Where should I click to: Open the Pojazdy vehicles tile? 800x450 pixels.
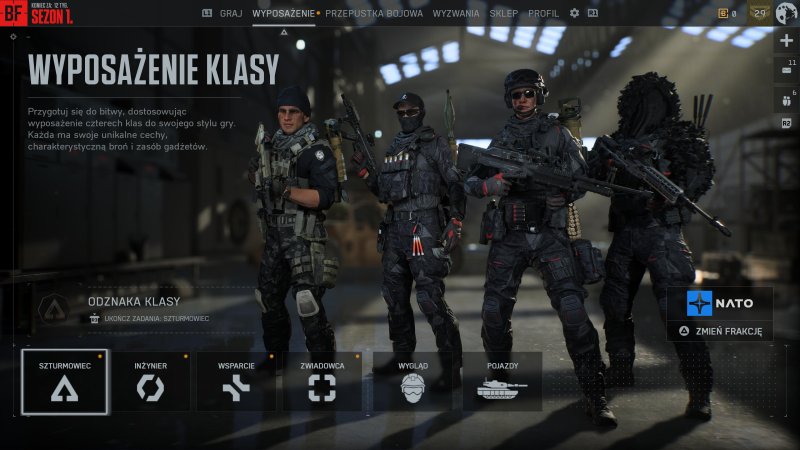502,381
